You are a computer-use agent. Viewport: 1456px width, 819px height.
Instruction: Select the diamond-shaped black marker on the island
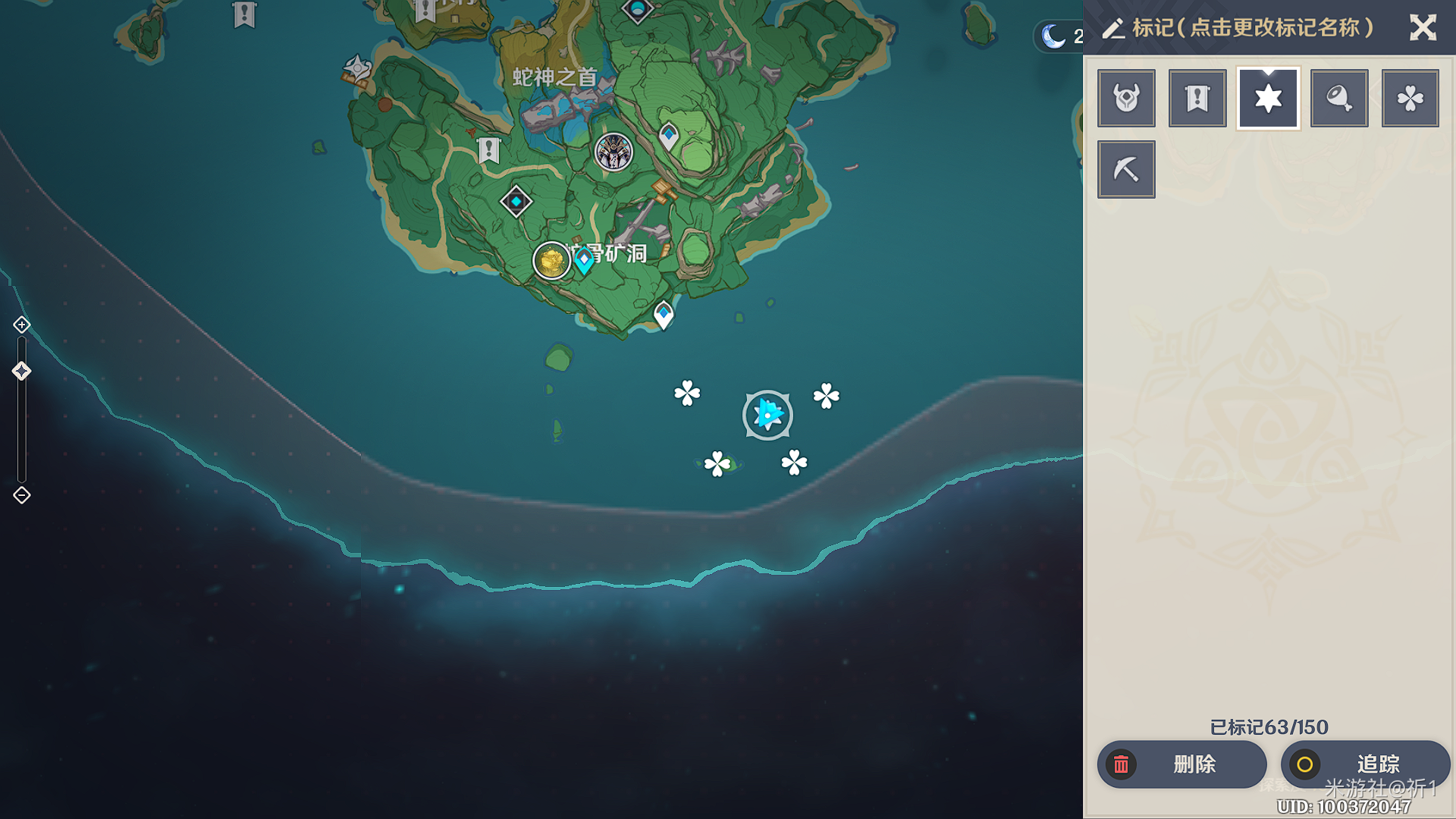(x=516, y=202)
